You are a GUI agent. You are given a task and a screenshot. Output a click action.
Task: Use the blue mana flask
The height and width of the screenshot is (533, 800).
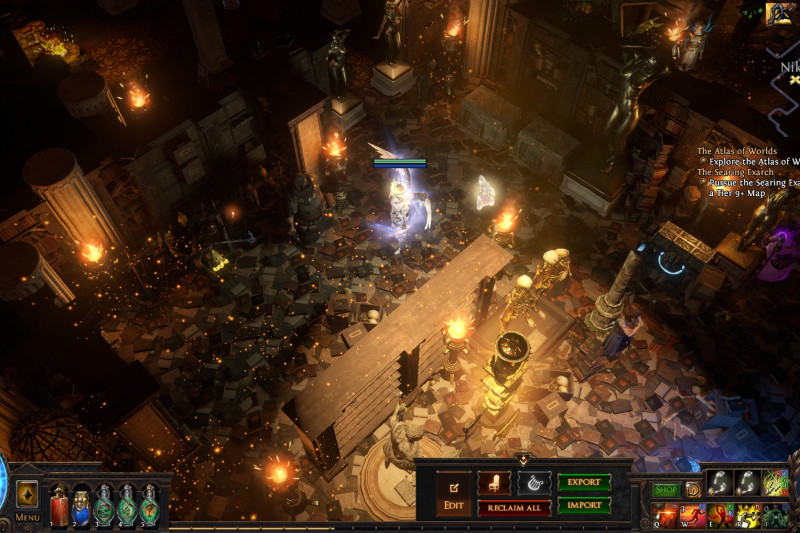pos(82,503)
